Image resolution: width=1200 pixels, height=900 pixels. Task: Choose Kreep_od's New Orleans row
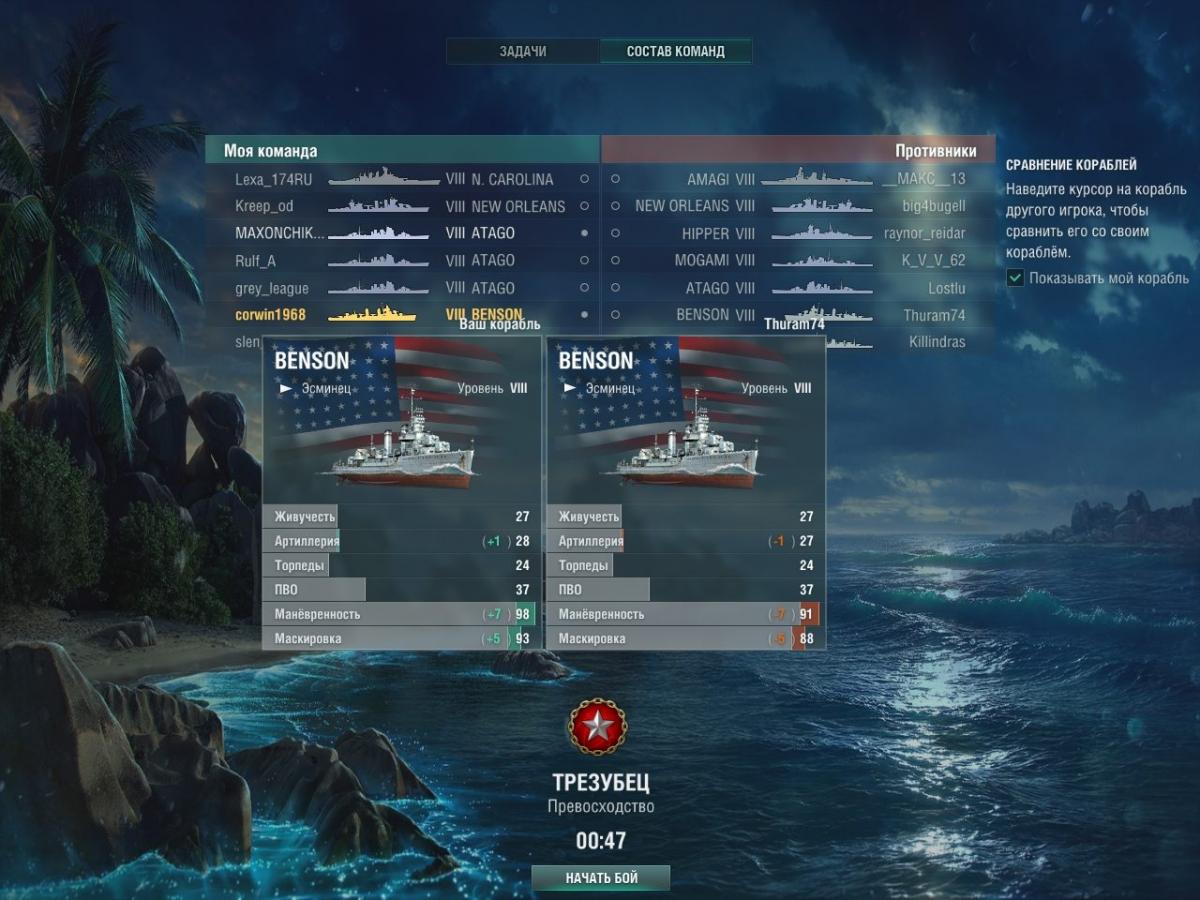pyautogui.click(x=400, y=207)
